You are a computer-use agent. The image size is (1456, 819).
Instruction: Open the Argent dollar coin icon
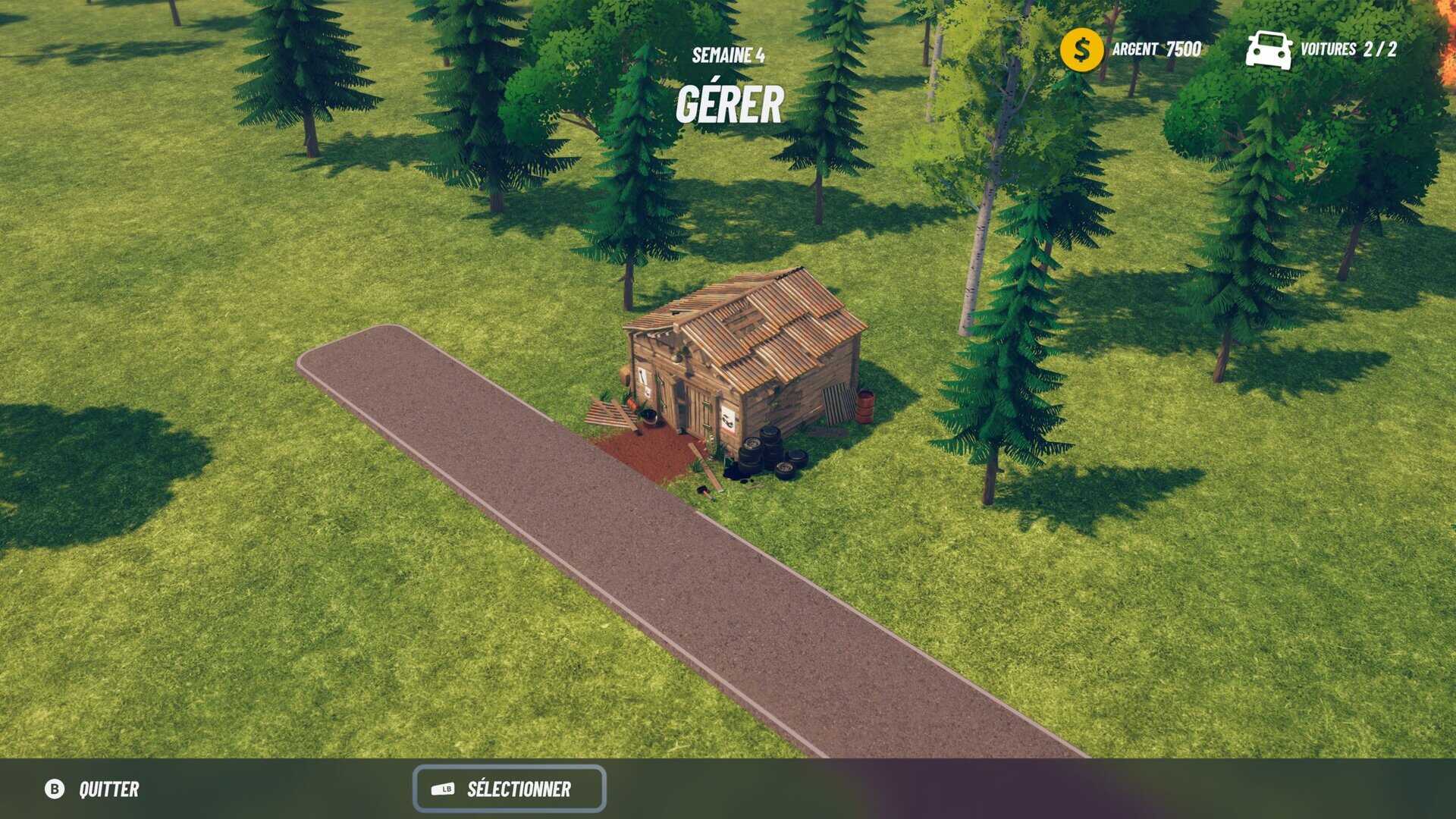[1081, 50]
